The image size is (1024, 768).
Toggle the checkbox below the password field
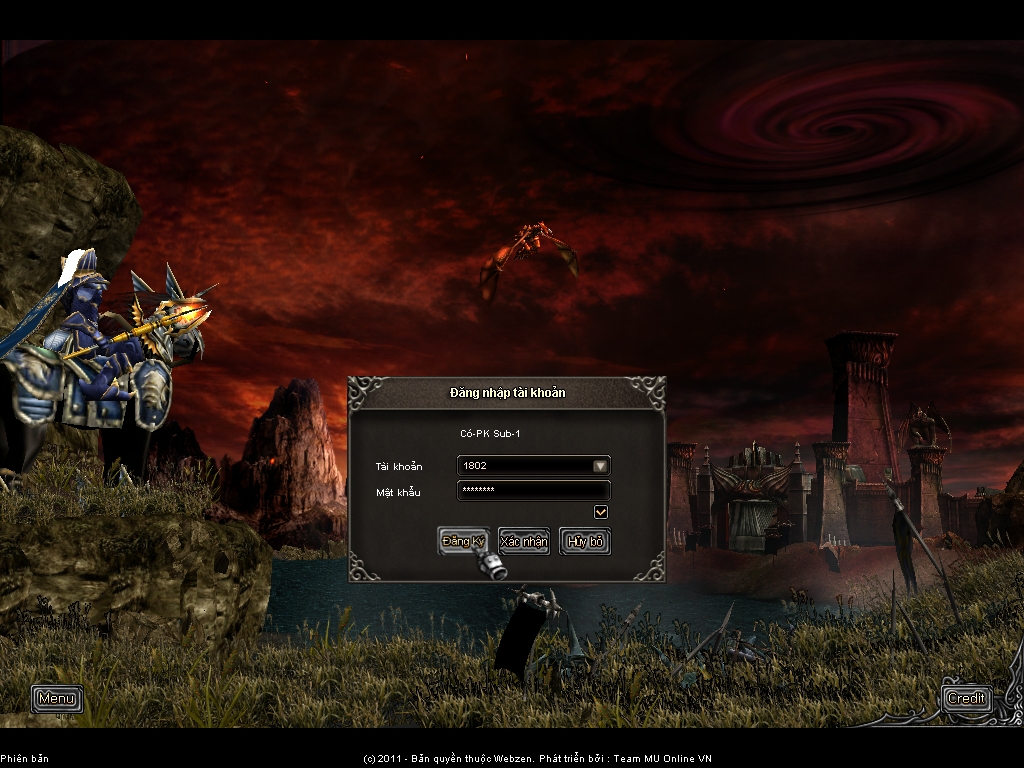601,512
